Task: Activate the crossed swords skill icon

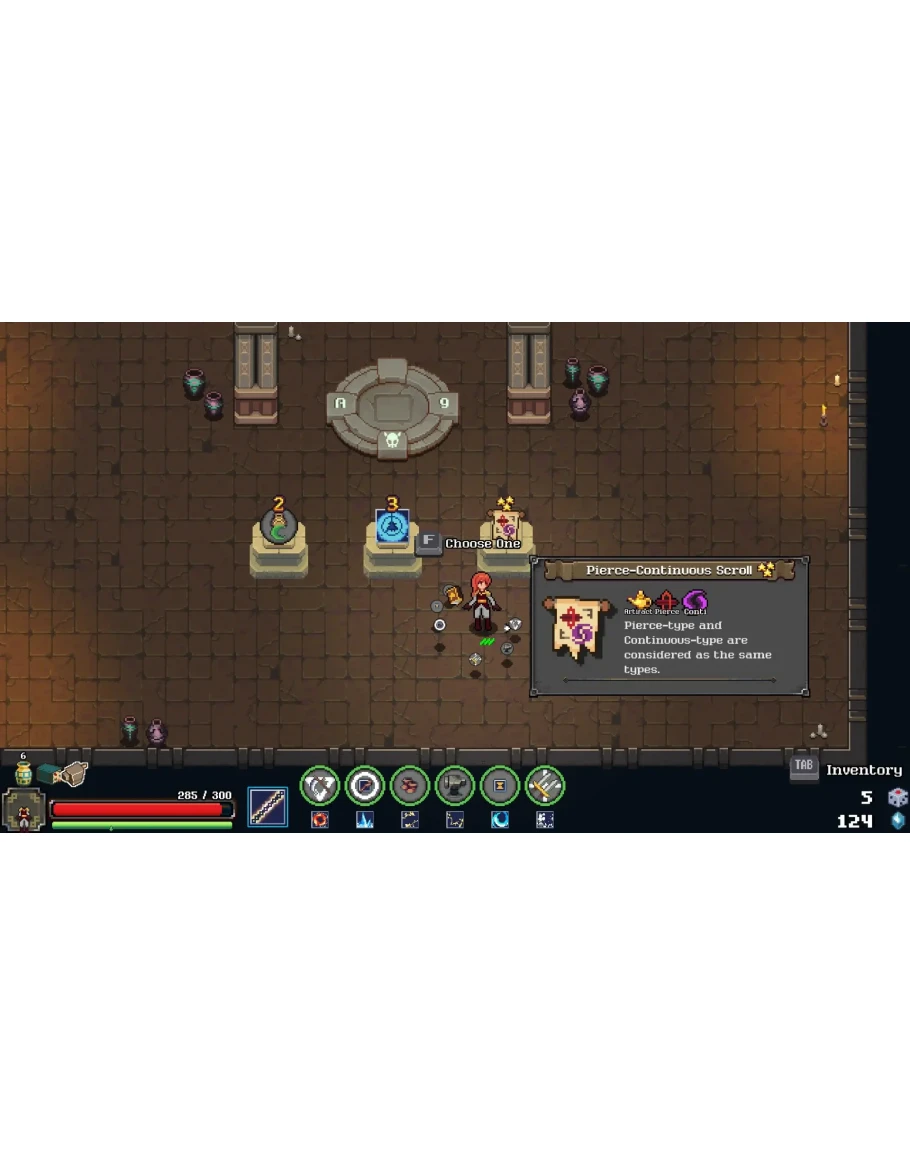Action: click(x=544, y=786)
